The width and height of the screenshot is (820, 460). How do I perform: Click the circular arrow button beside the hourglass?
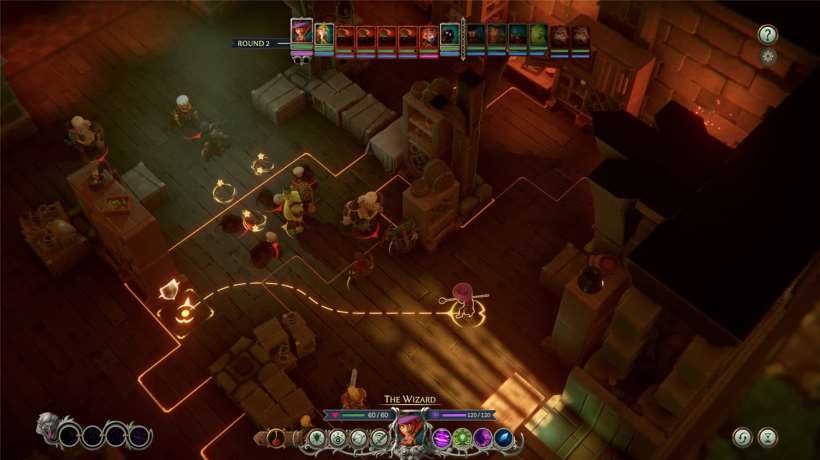(x=742, y=437)
